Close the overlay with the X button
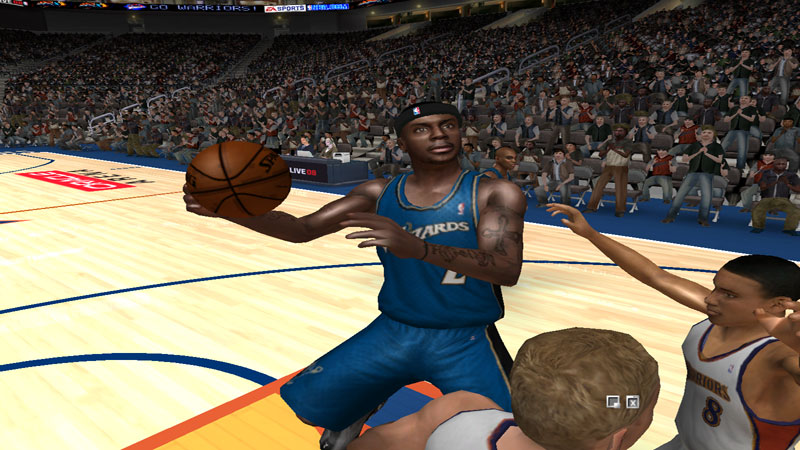 point(632,402)
